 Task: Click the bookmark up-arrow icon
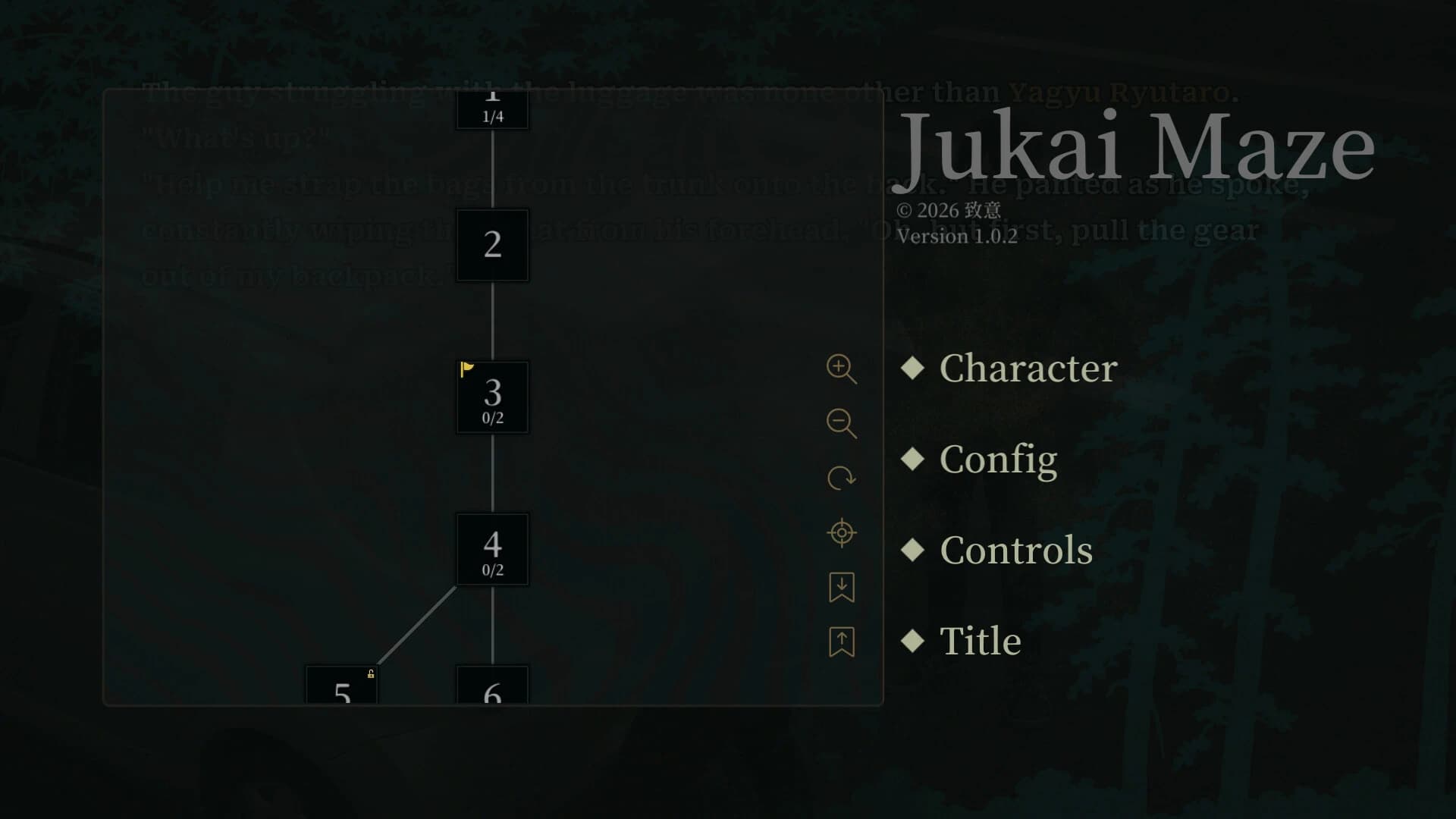coord(841,642)
